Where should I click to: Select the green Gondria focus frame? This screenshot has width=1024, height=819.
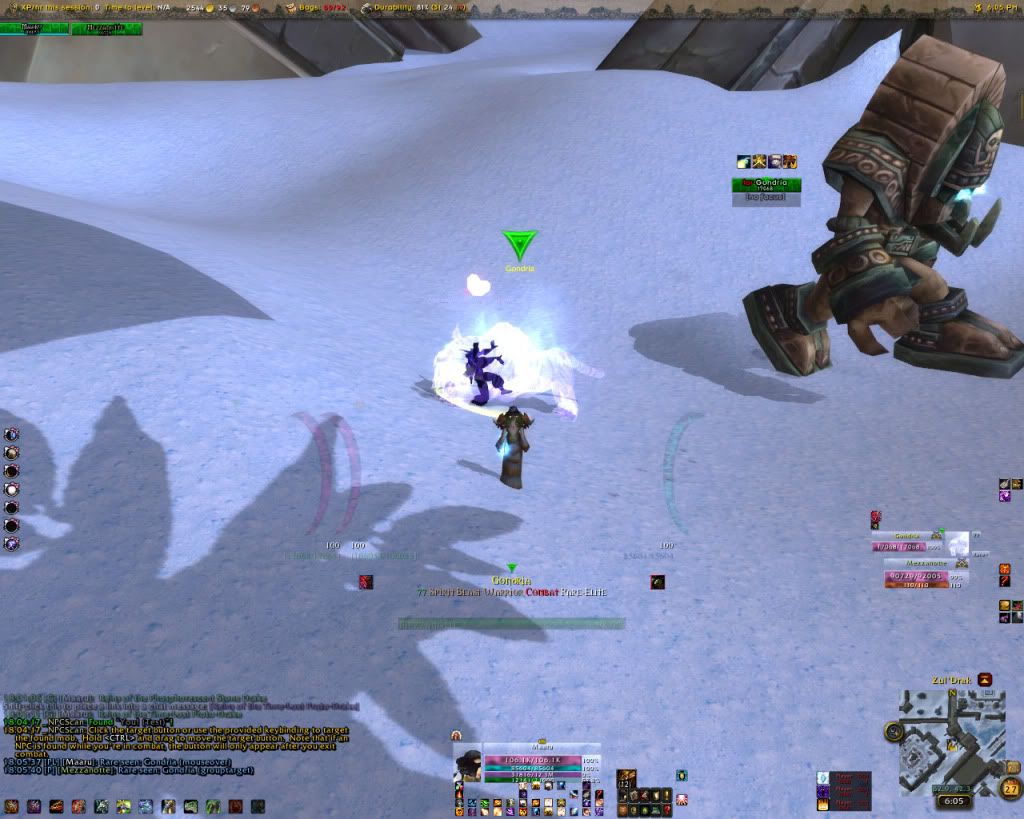(x=766, y=185)
